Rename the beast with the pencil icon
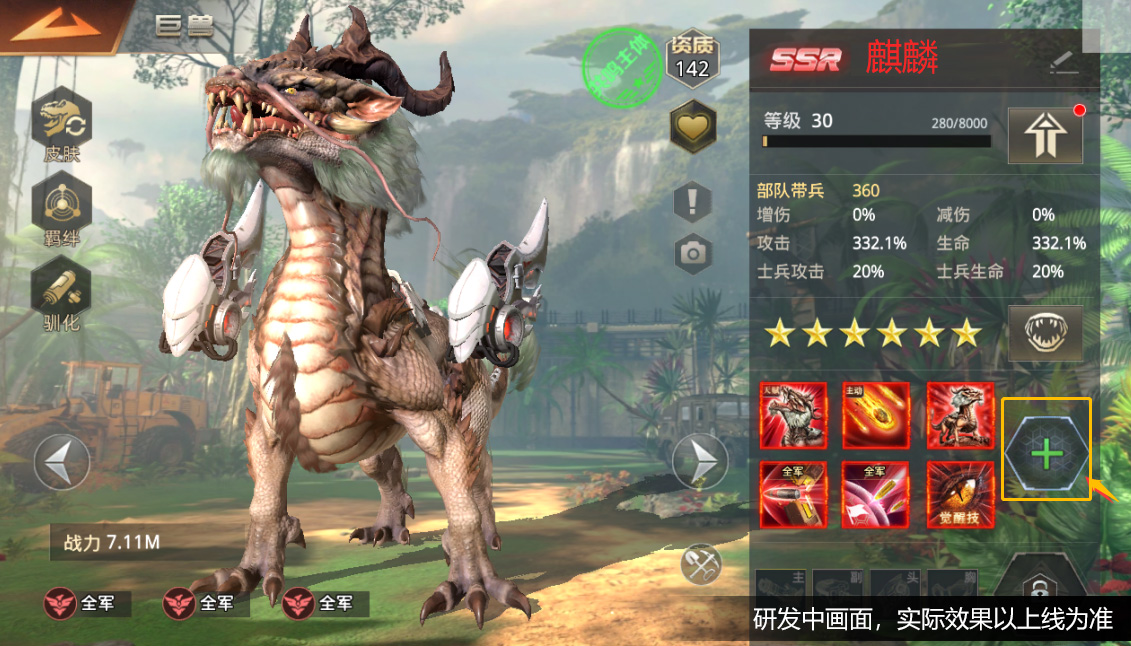1131x646 pixels. point(1063,62)
